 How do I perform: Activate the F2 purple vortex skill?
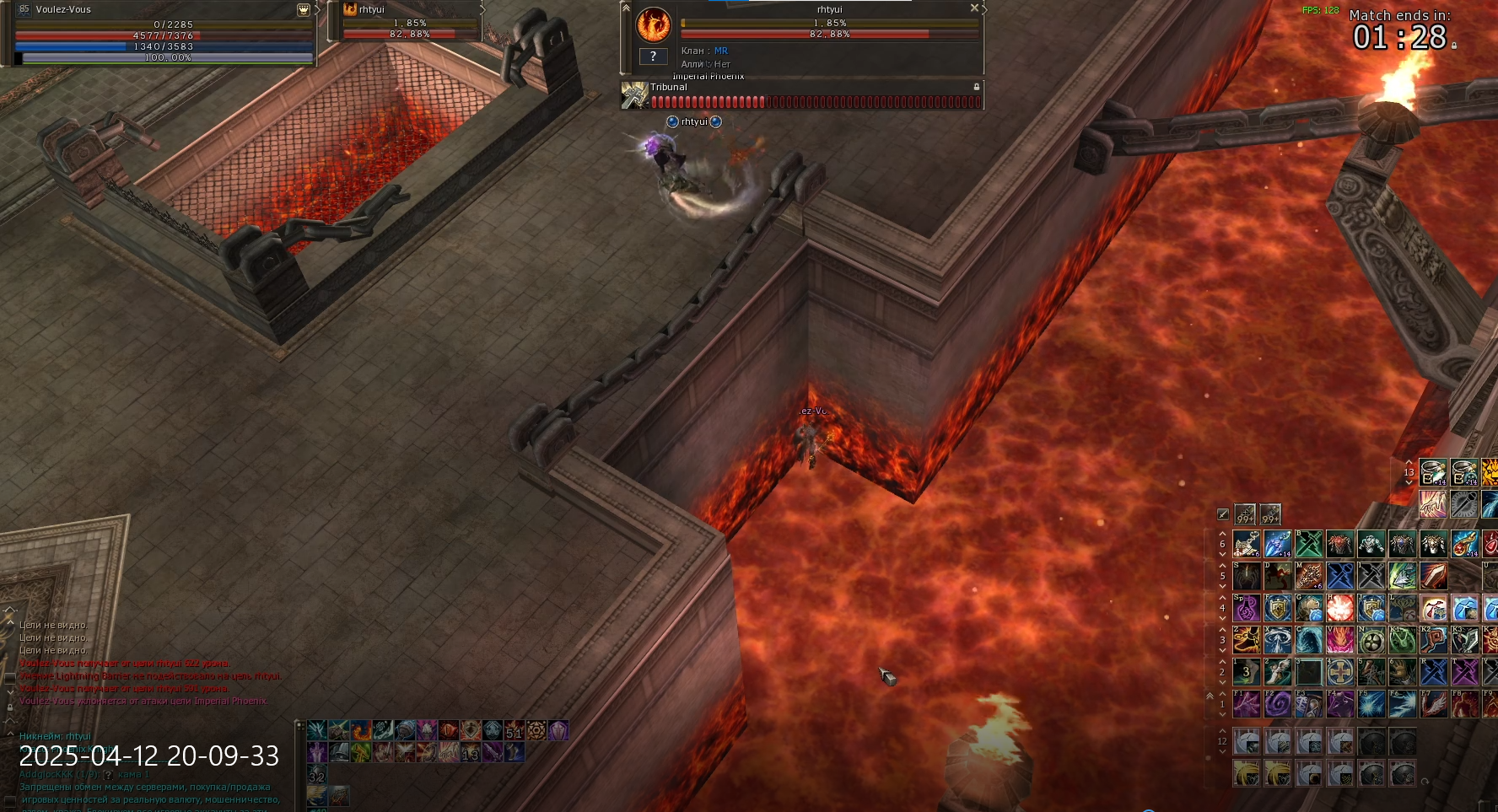click(x=1278, y=704)
